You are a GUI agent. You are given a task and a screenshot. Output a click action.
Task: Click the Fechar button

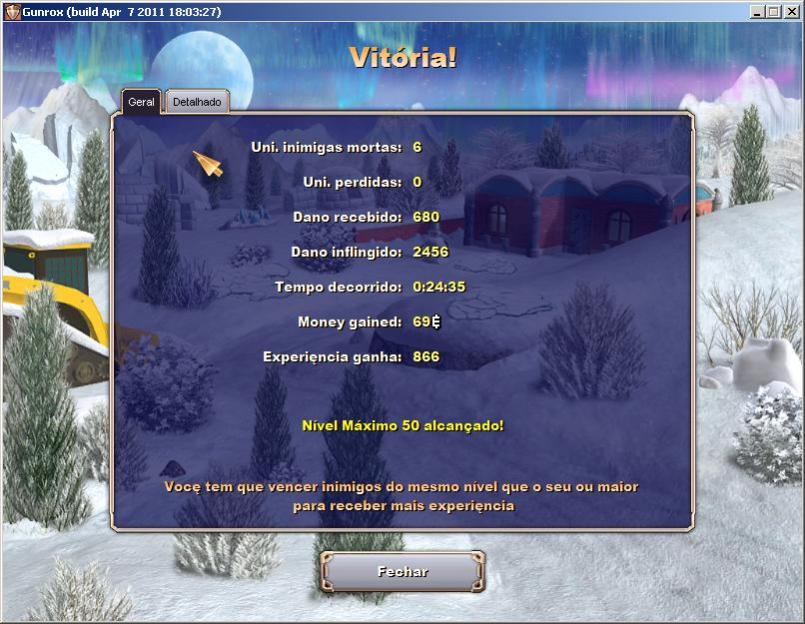click(402, 572)
